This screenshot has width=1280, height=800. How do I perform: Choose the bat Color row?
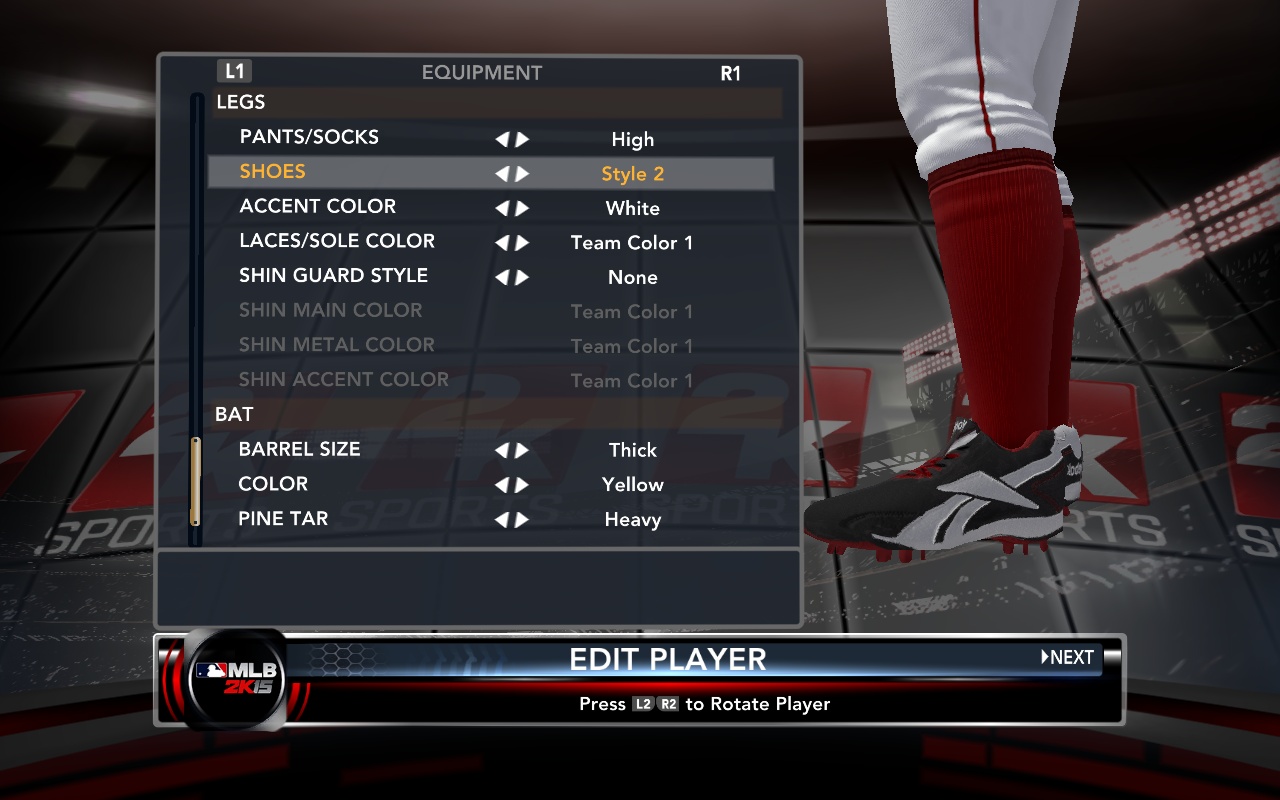pos(273,484)
